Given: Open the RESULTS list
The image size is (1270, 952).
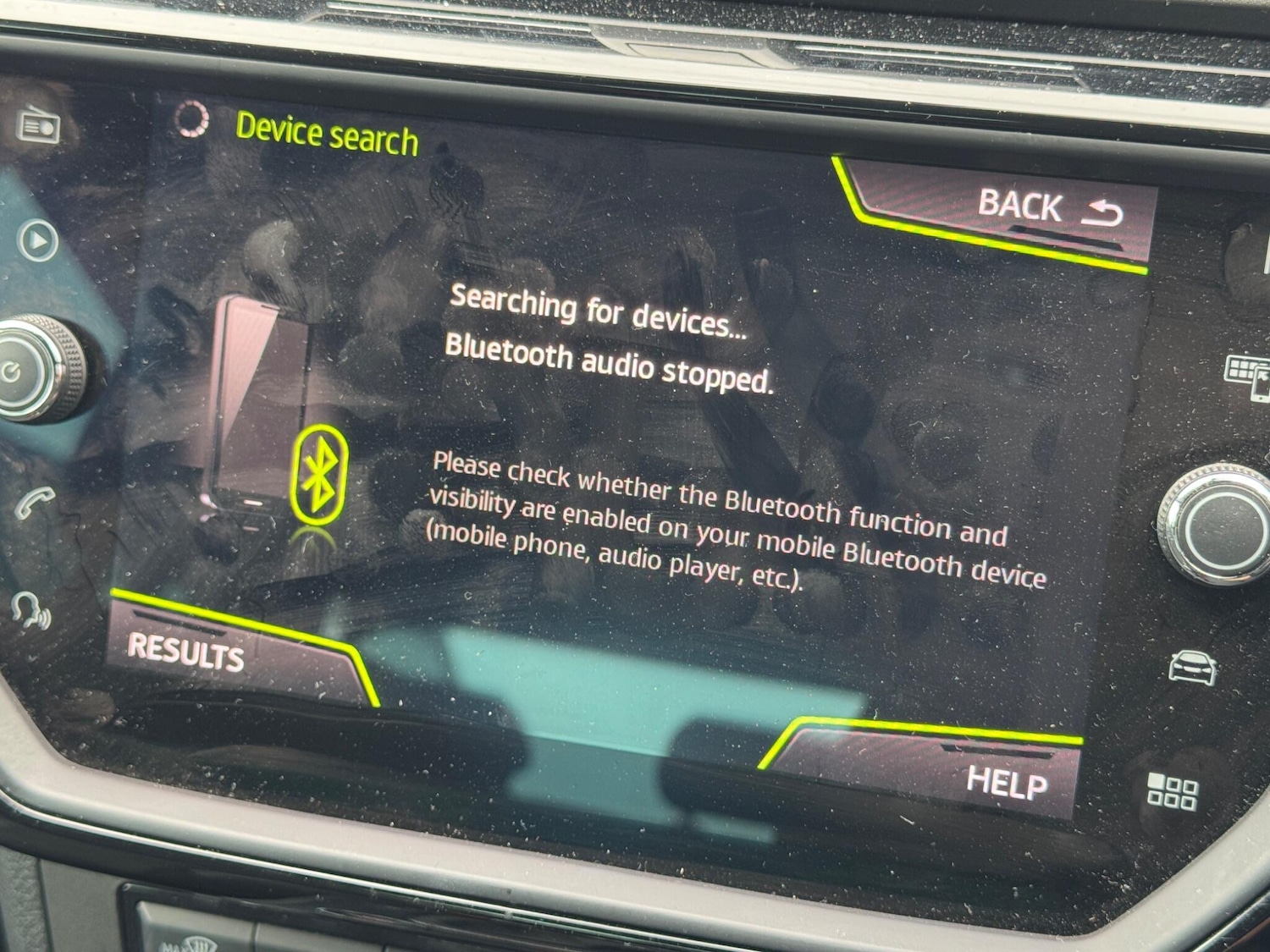Looking at the screenshot, I should click(185, 652).
